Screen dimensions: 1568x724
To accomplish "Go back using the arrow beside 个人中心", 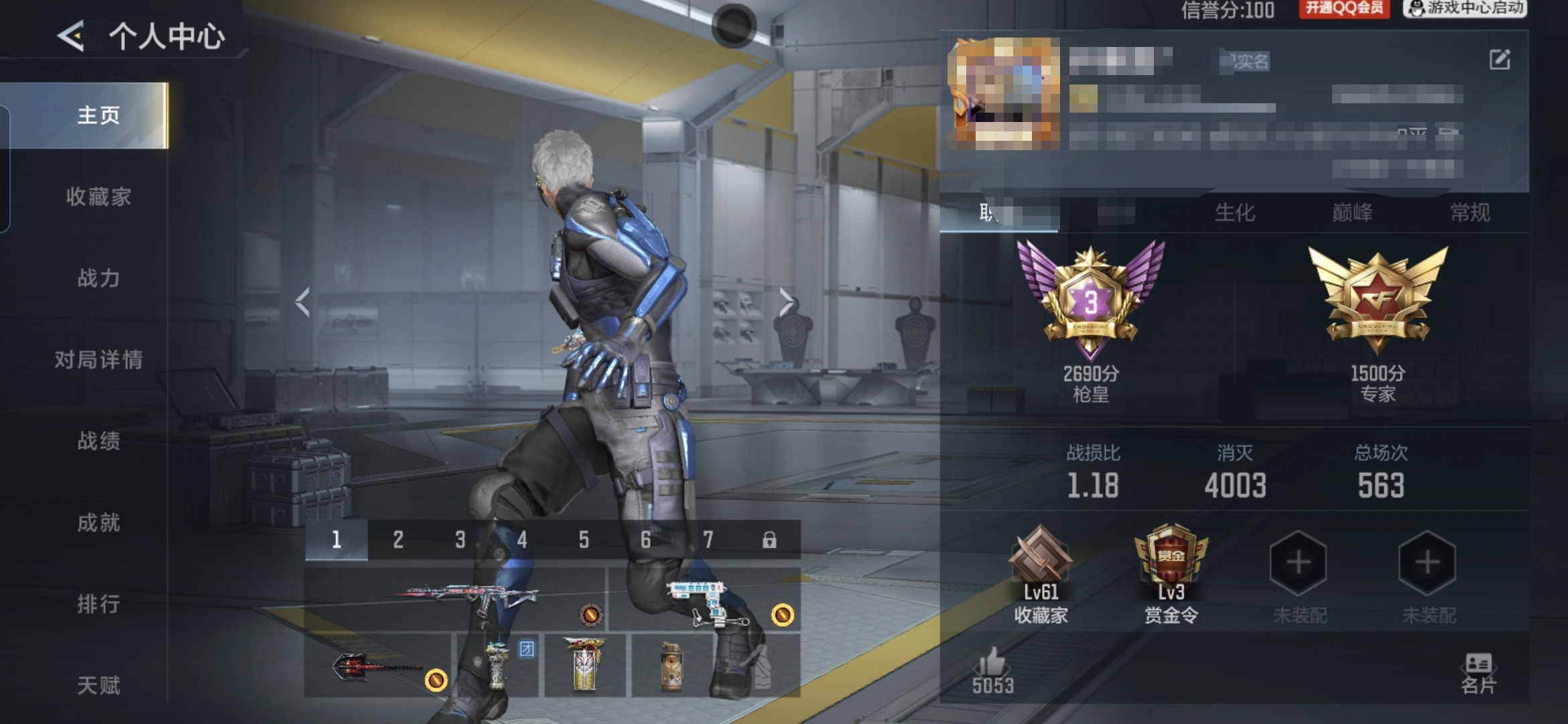I will (x=71, y=36).
